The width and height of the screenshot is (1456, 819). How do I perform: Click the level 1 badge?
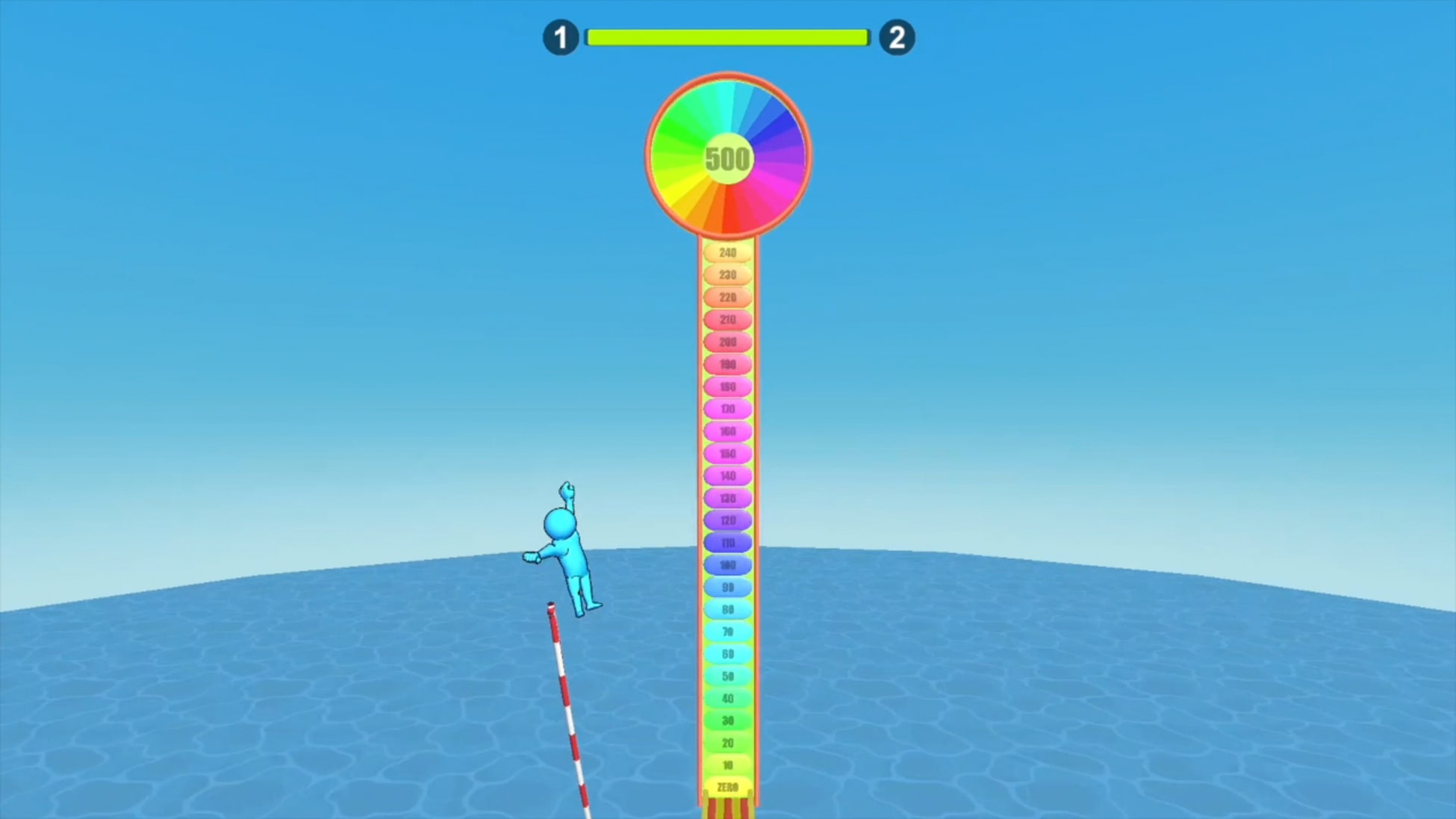[560, 37]
